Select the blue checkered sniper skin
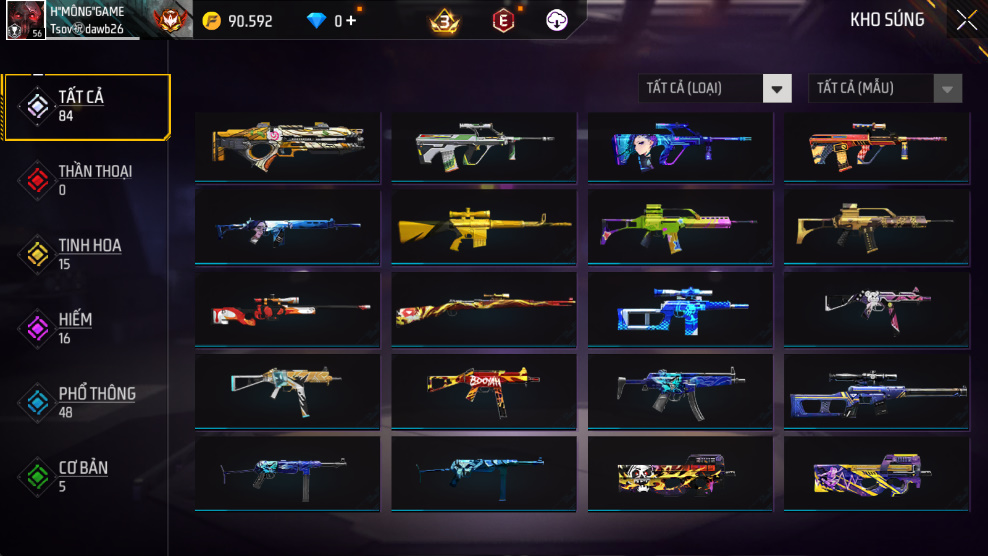The width and height of the screenshot is (988, 556). pyautogui.click(x=679, y=308)
